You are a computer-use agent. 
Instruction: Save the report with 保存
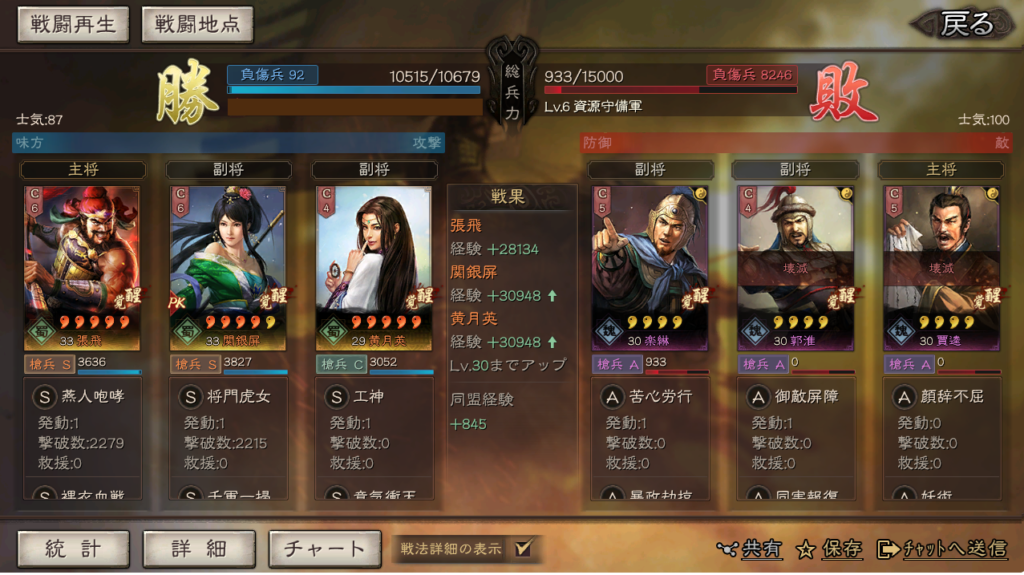[x=829, y=548]
